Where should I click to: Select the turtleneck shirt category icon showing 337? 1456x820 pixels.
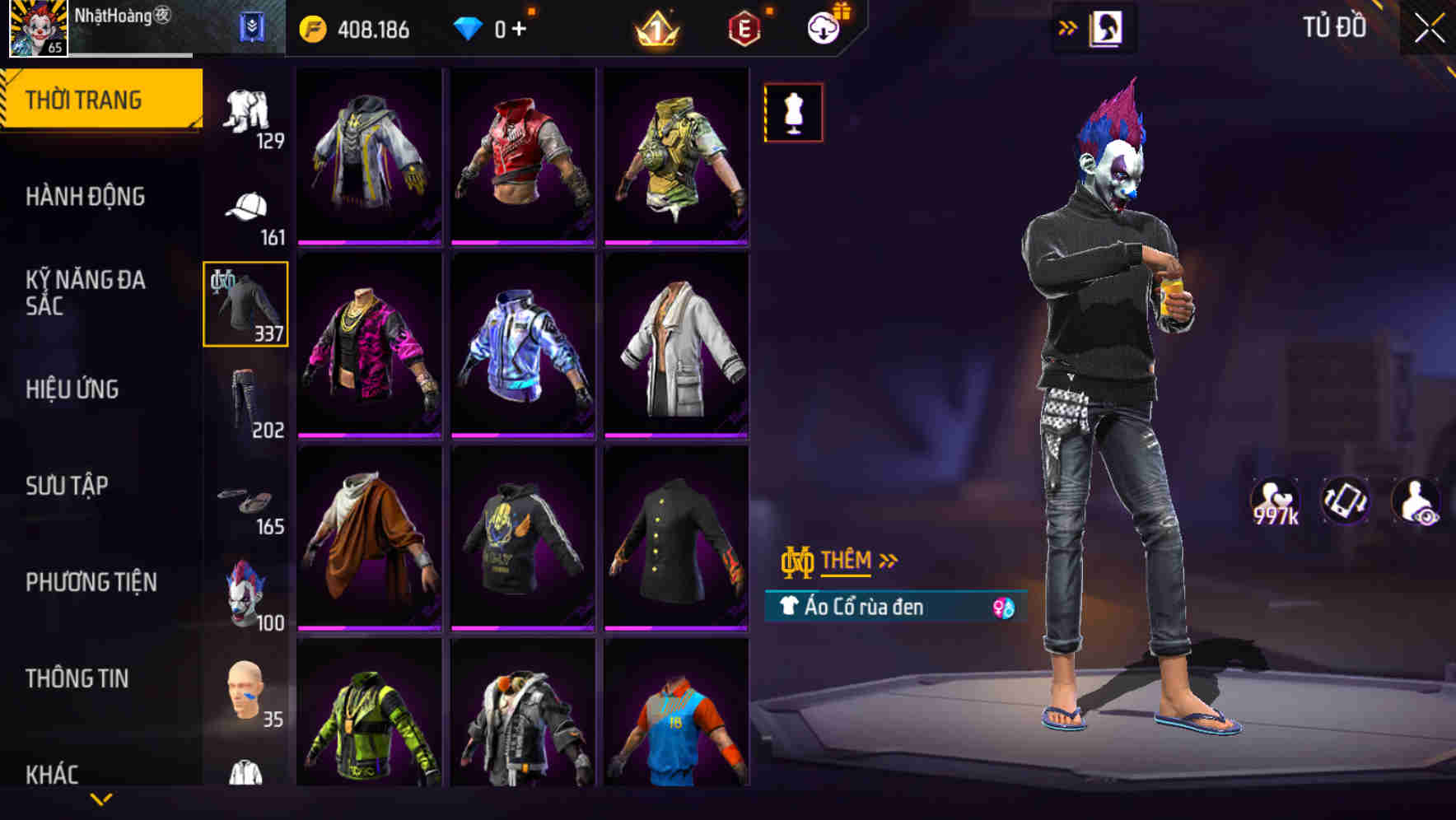tap(245, 302)
